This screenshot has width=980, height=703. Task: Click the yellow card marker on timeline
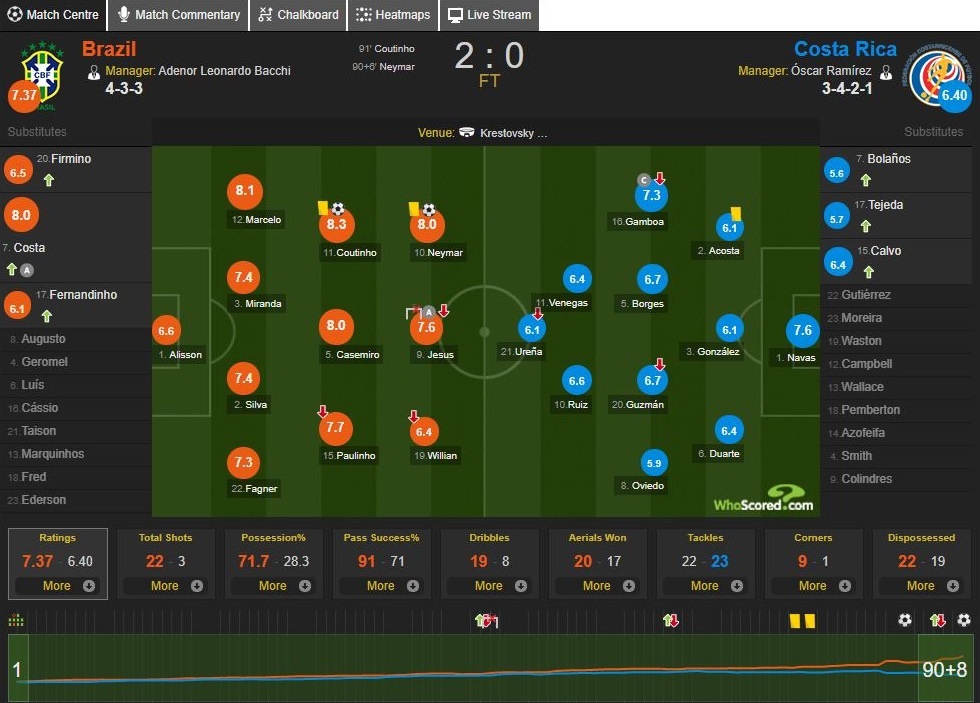tap(796, 621)
